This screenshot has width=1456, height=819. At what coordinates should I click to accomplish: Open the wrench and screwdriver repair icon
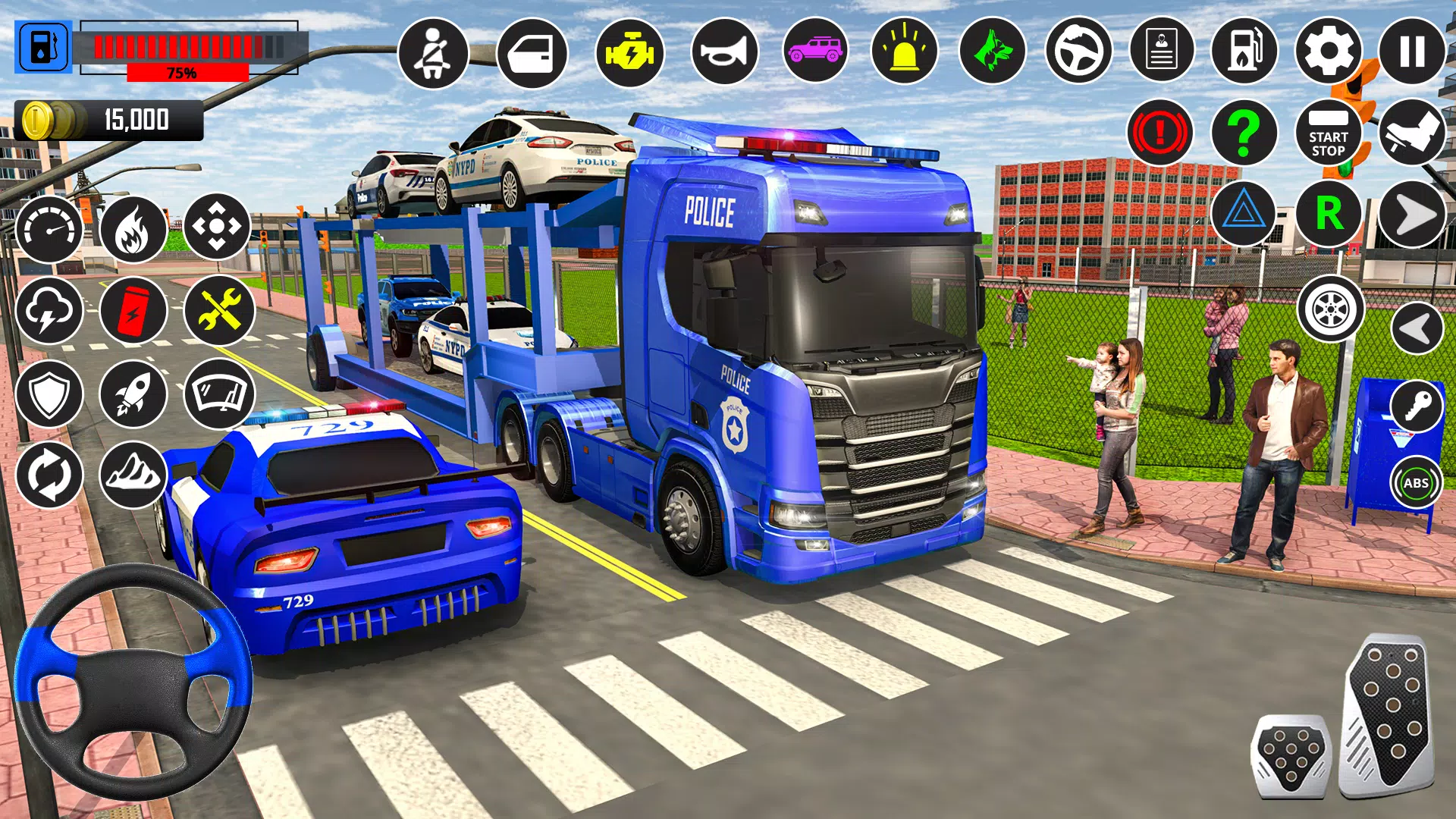(x=219, y=310)
